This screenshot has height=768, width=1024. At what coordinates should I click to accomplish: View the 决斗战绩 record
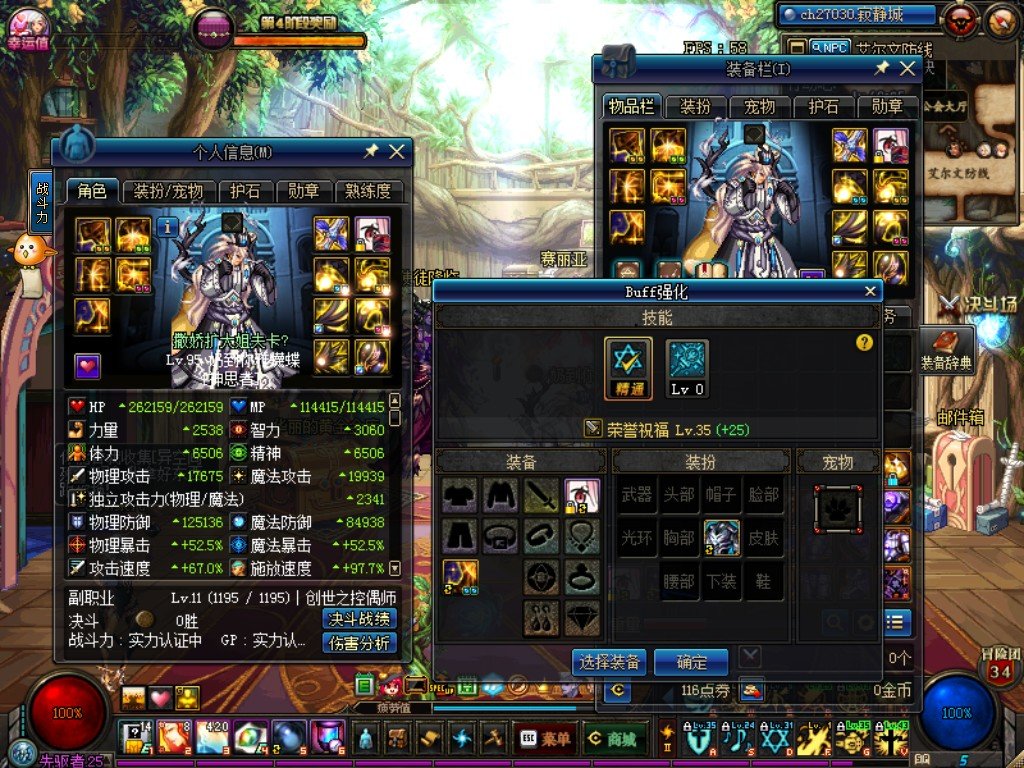tap(360, 619)
